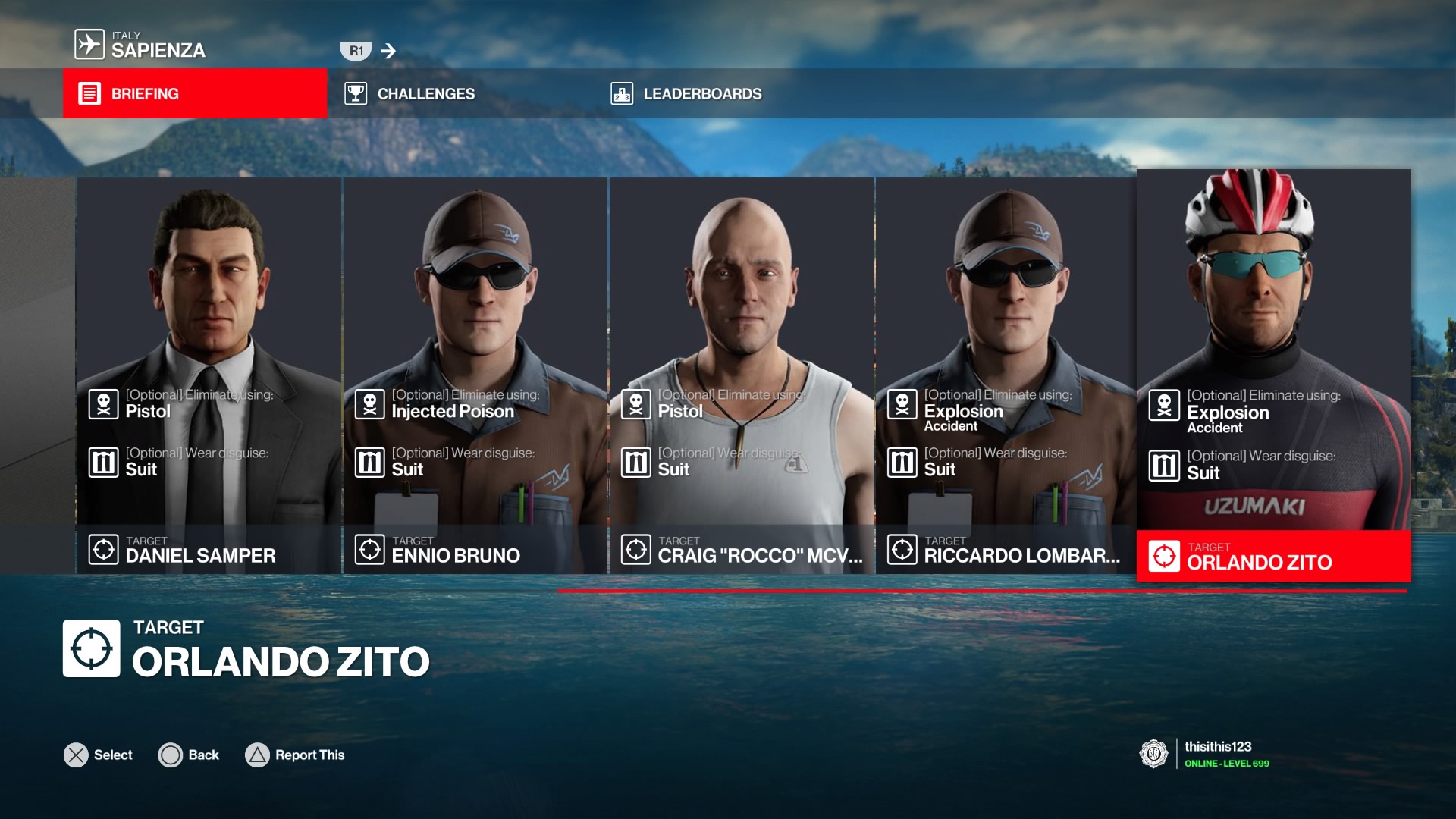Switch to the Briefing tab

pos(195,93)
